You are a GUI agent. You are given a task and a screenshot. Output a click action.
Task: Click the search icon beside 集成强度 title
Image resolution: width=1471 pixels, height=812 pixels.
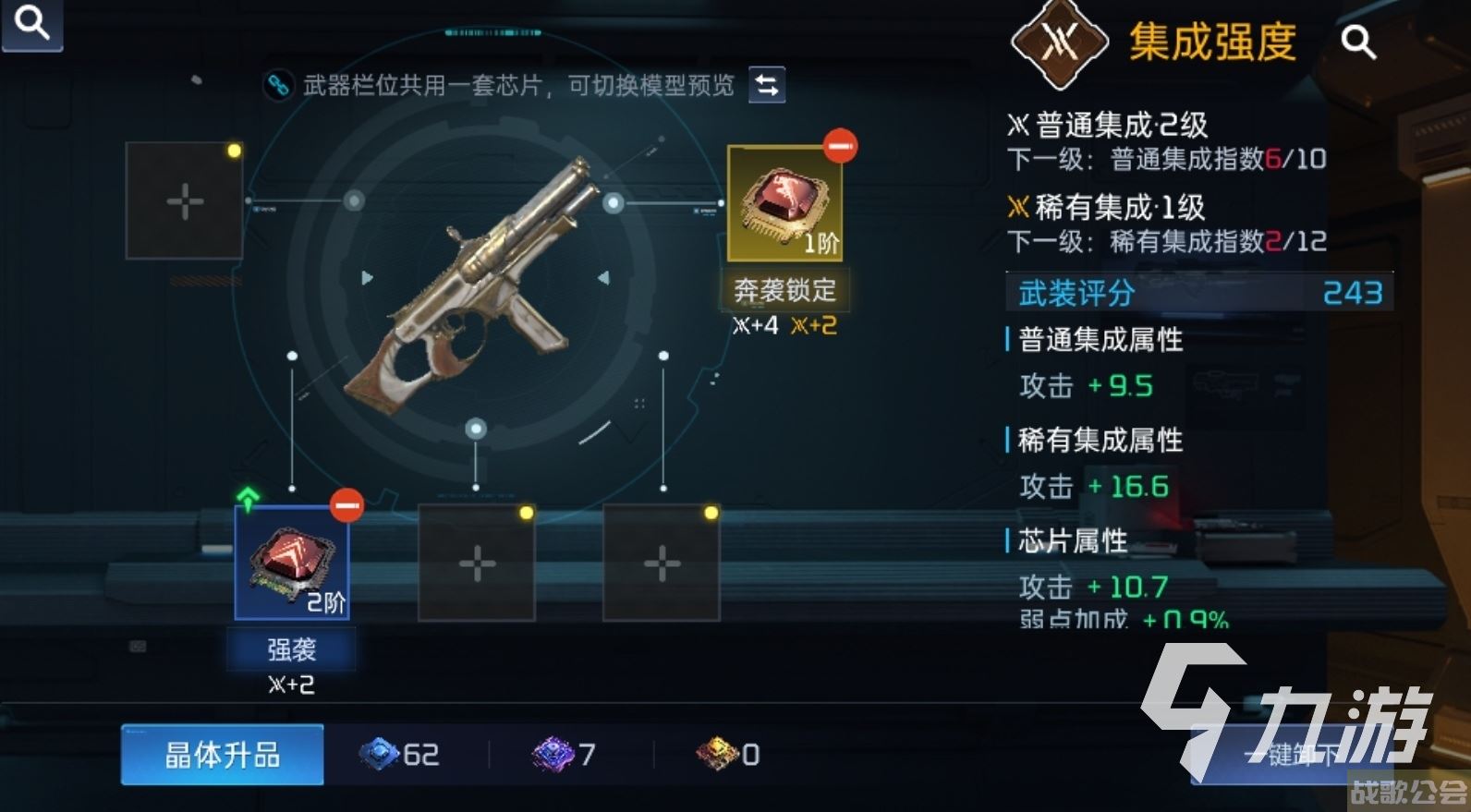1356,42
